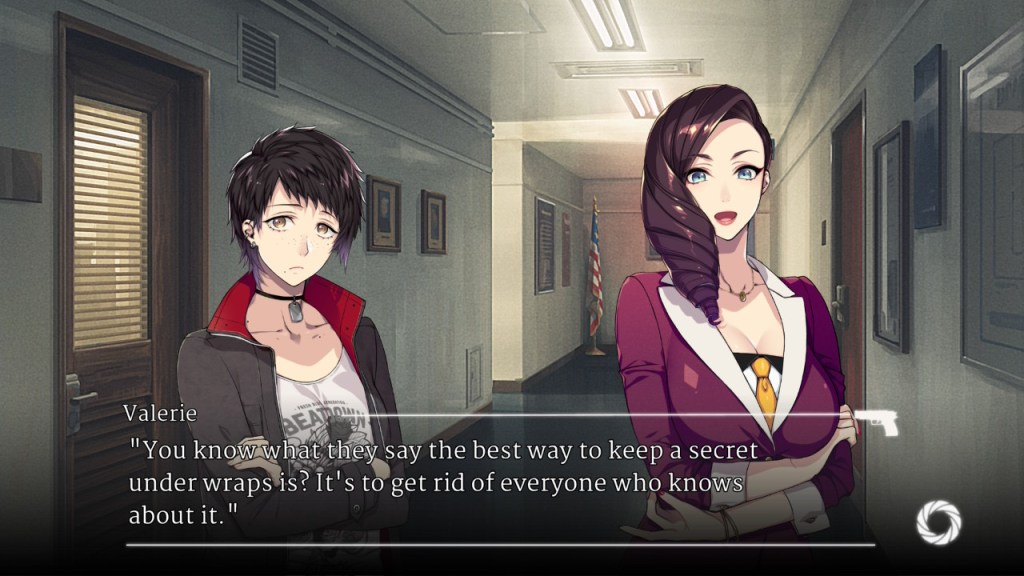Click the camera aperture icon
The image size is (1024, 576).
click(938, 522)
